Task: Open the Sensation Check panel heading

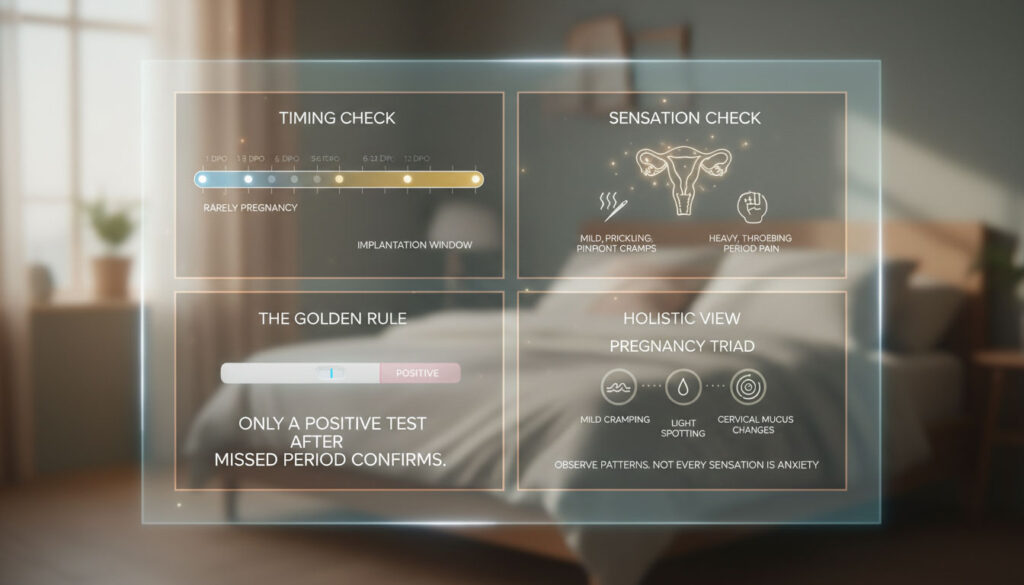Action: [x=684, y=118]
